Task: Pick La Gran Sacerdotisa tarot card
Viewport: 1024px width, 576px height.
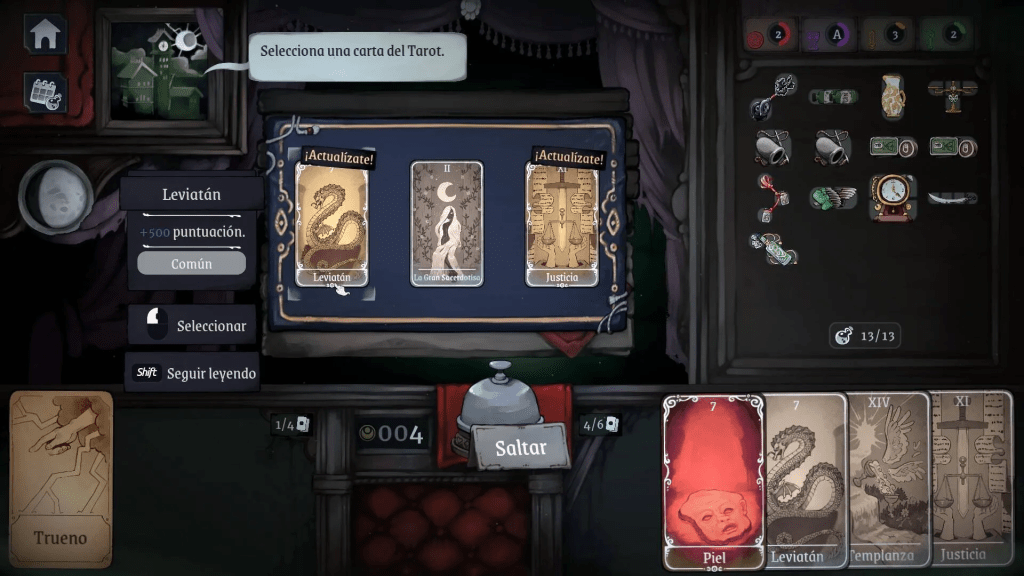Action: point(447,224)
